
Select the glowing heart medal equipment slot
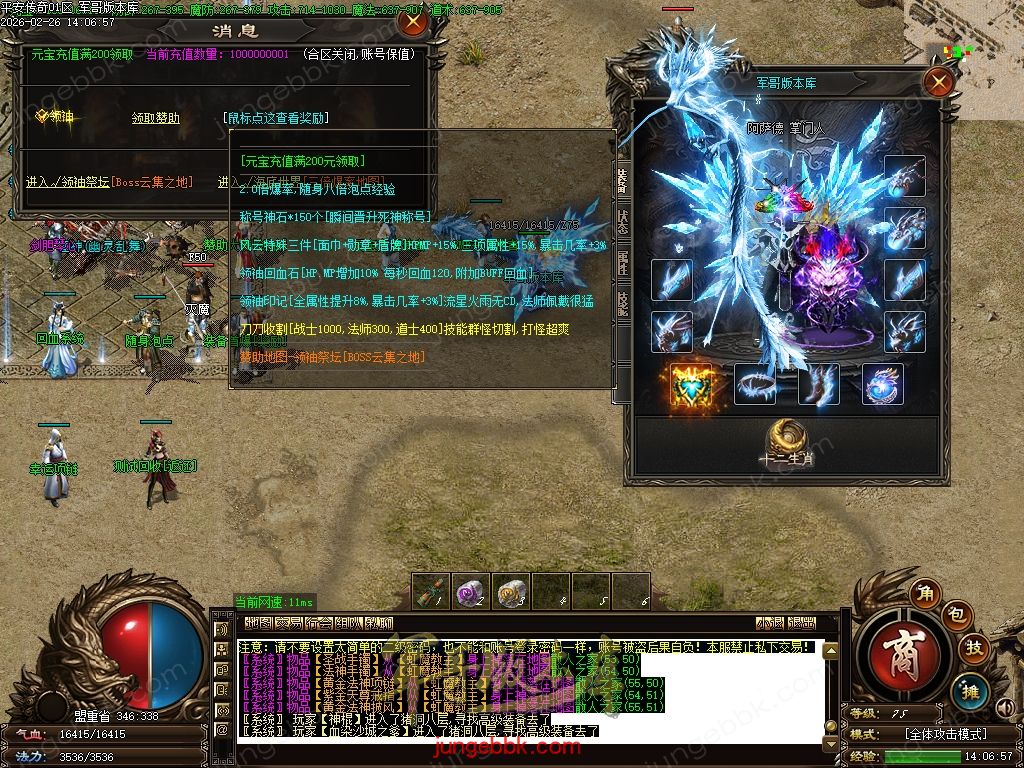(x=688, y=384)
